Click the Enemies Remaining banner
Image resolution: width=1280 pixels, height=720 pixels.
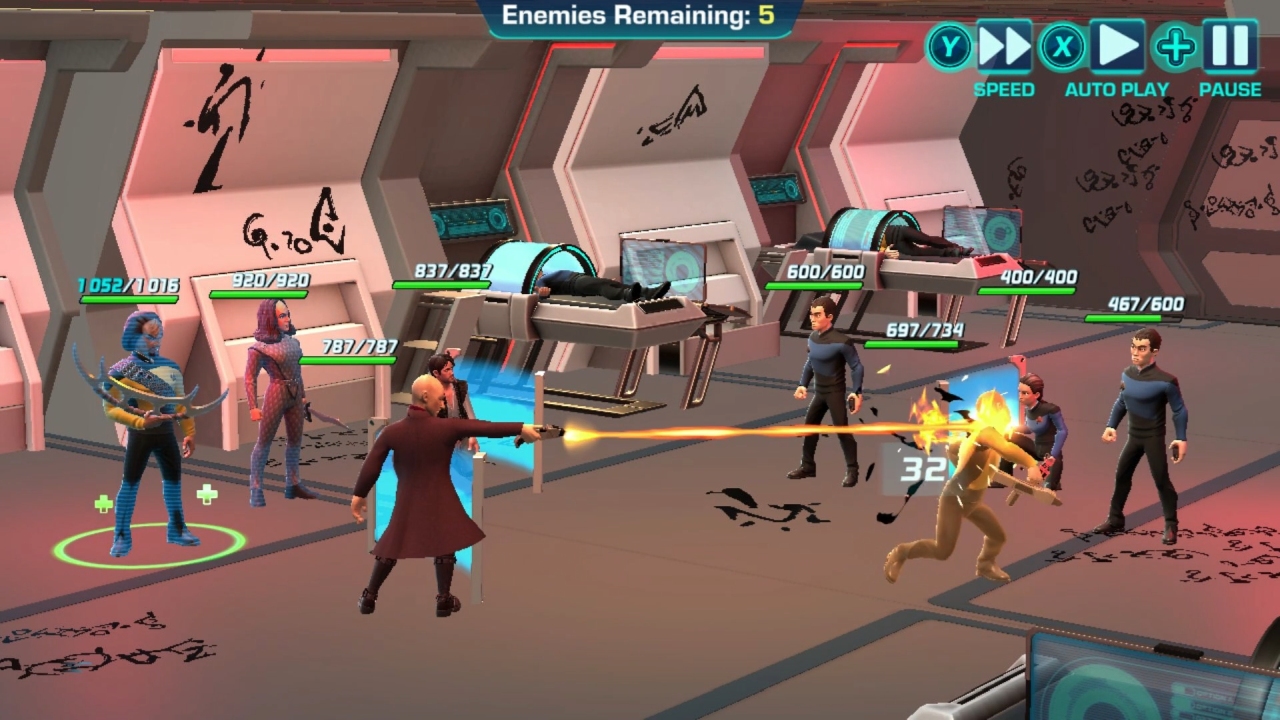(638, 14)
